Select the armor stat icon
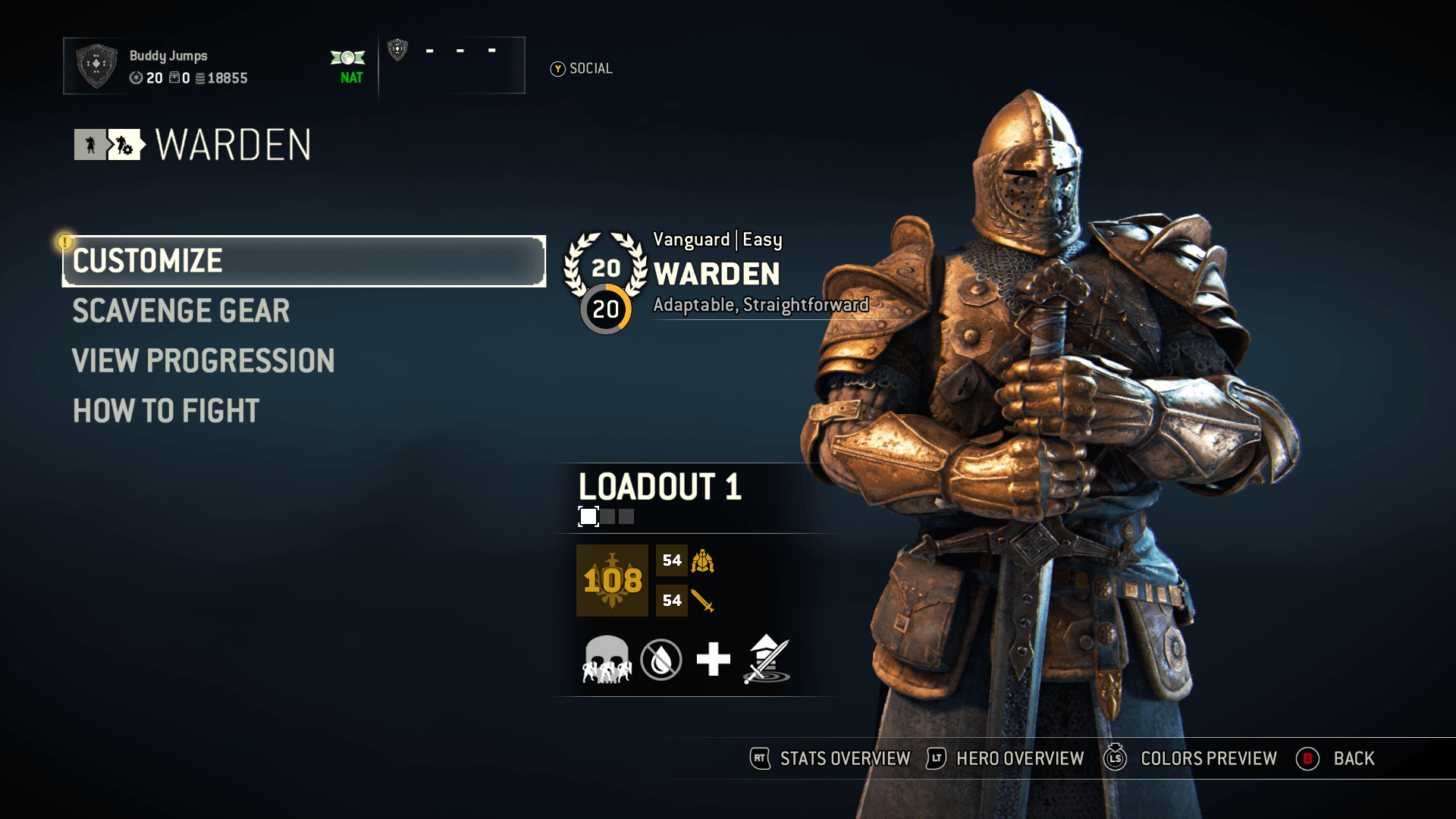The height and width of the screenshot is (819, 1456). tap(703, 561)
